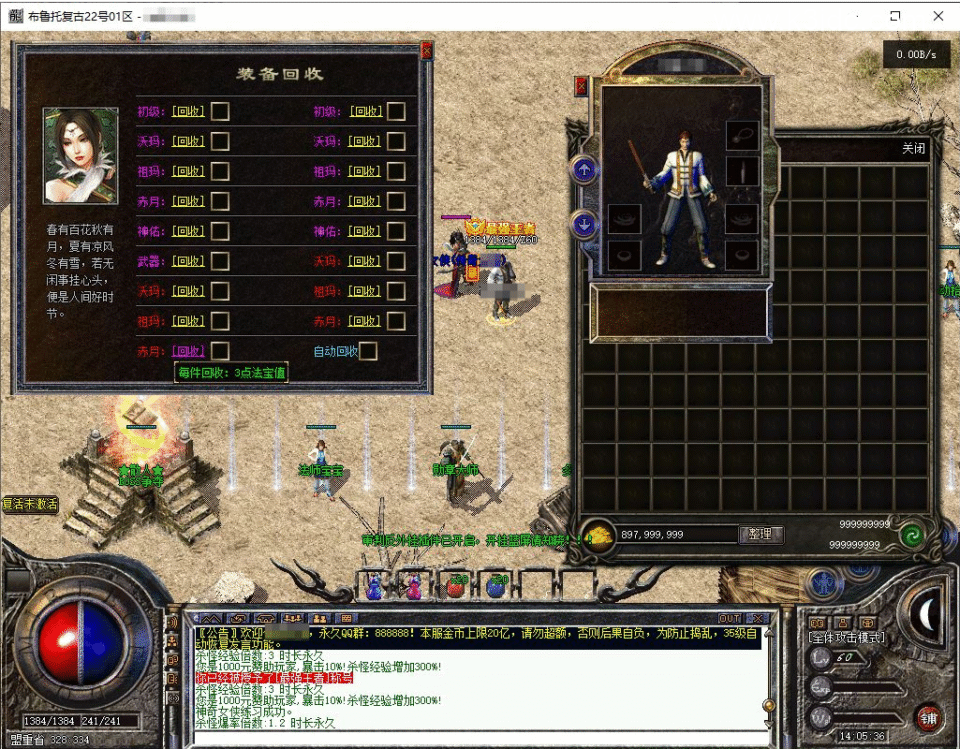Close the equipment recycle panel
Image resolution: width=960 pixels, height=749 pixels.
point(427,51)
